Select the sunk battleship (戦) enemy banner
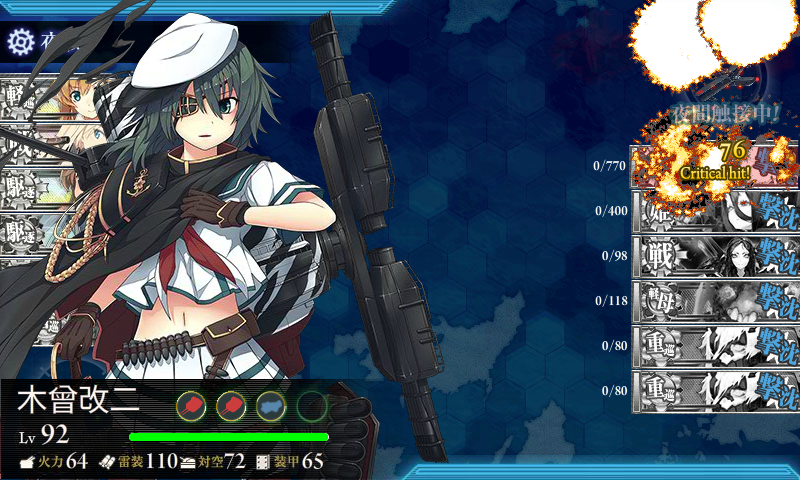Viewport: 800px width, 480px height. 715,256
